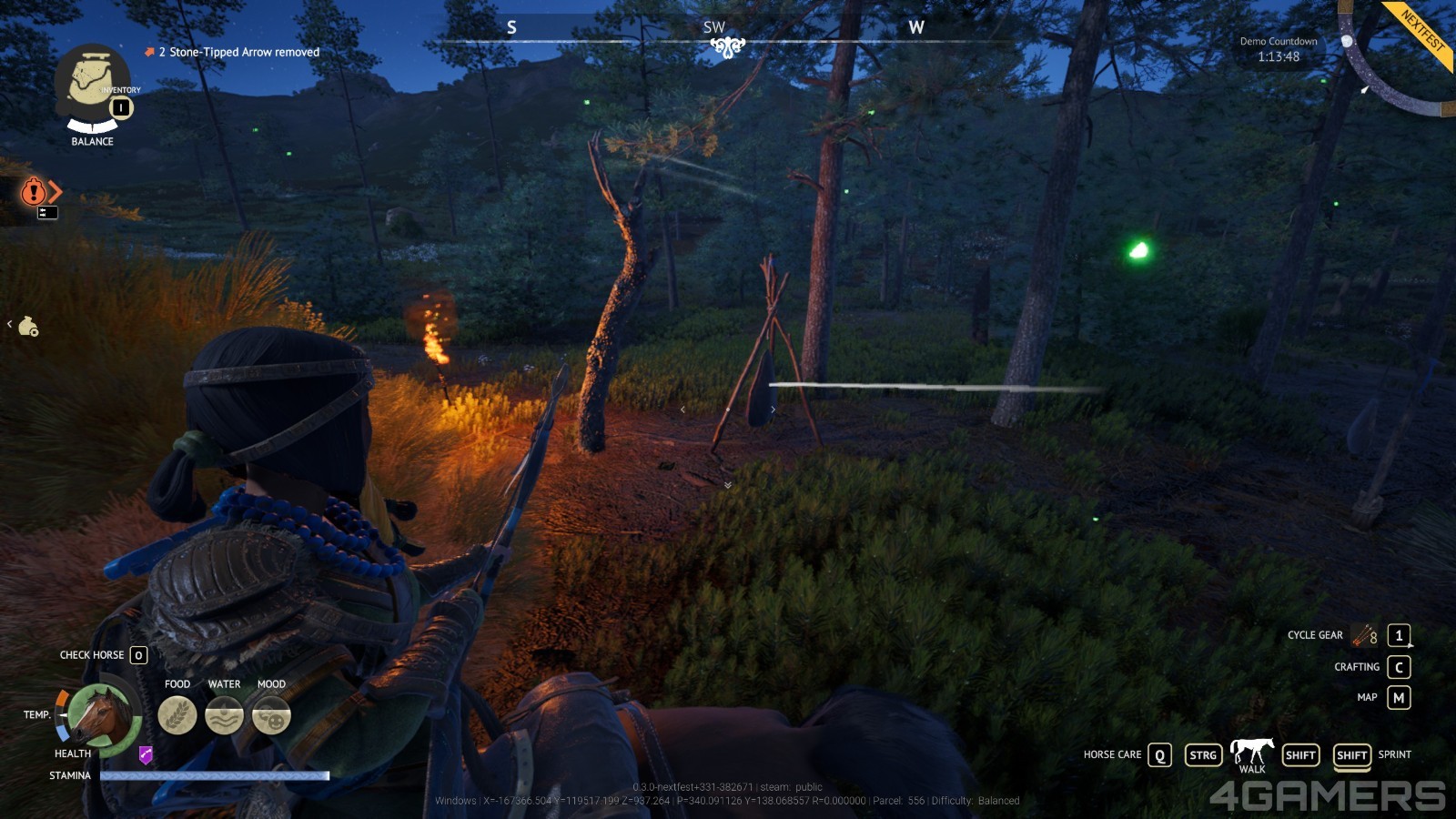Check the horse's Food status icon
Image resolution: width=1456 pixels, height=819 pixels.
tap(177, 715)
